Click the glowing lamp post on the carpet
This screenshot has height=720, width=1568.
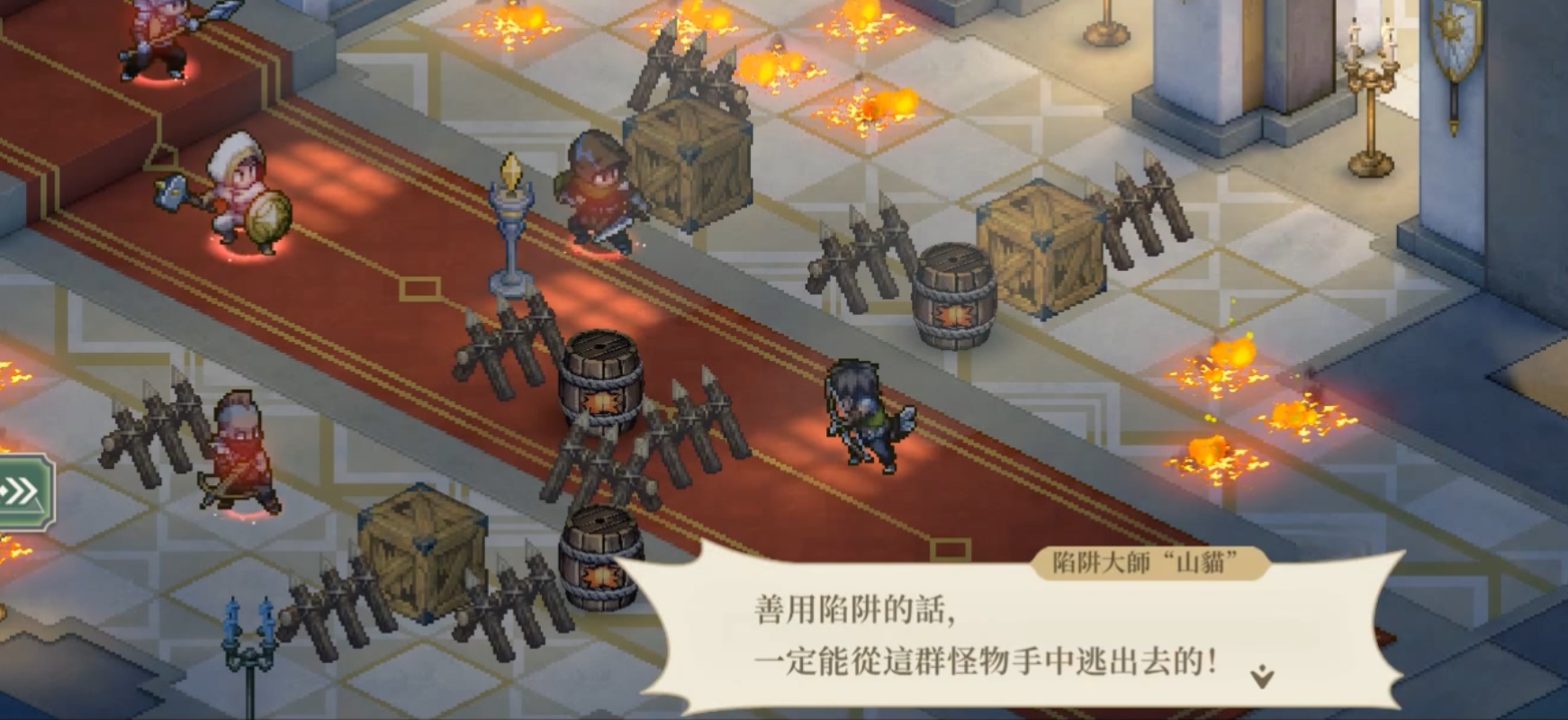[x=511, y=225]
